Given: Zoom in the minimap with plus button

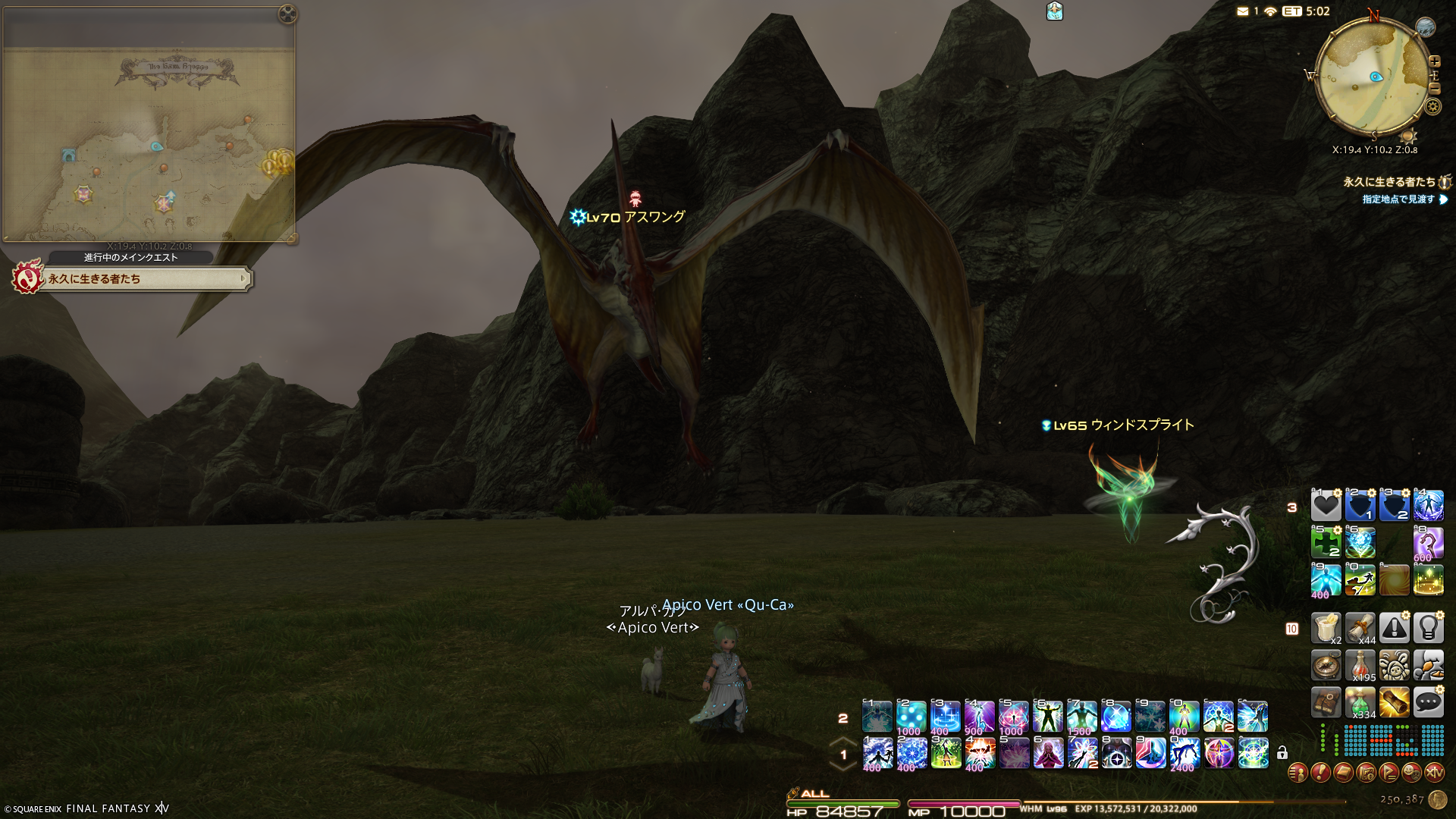Looking at the screenshot, I should (x=1434, y=61).
